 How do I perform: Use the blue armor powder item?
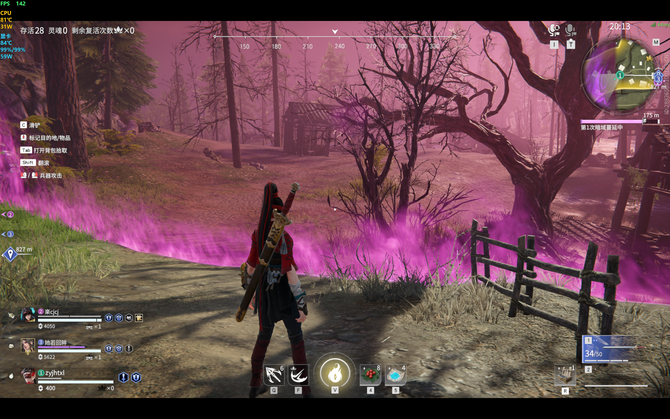point(395,374)
